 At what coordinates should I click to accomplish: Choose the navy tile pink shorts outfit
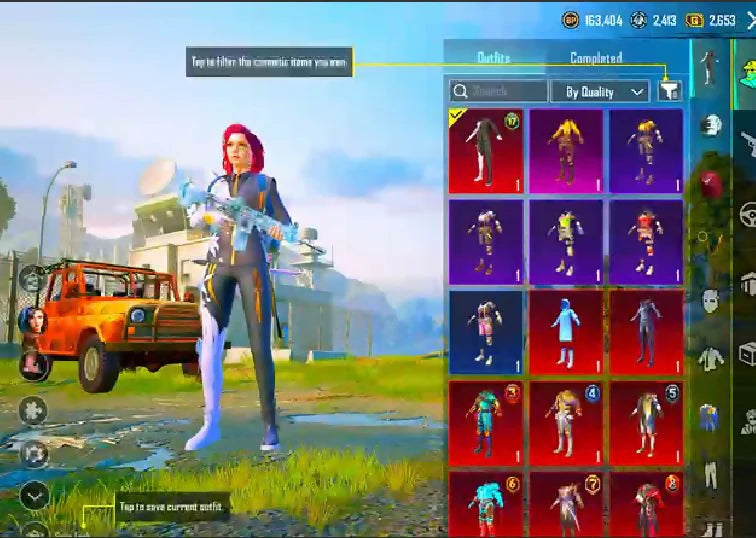(x=486, y=330)
